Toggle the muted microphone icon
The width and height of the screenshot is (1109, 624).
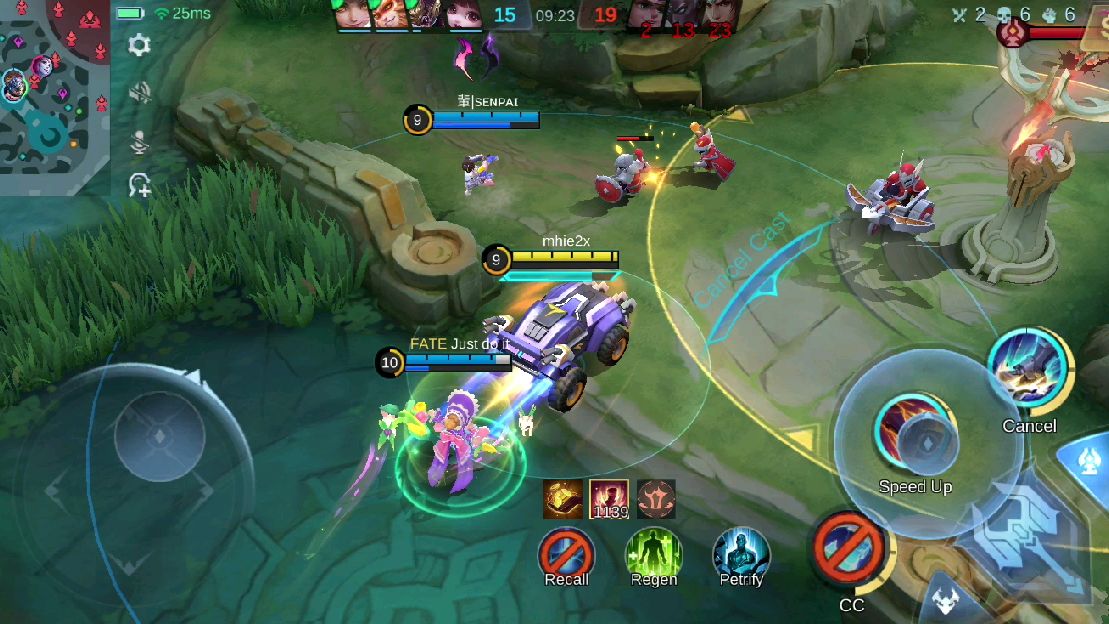coord(139,141)
